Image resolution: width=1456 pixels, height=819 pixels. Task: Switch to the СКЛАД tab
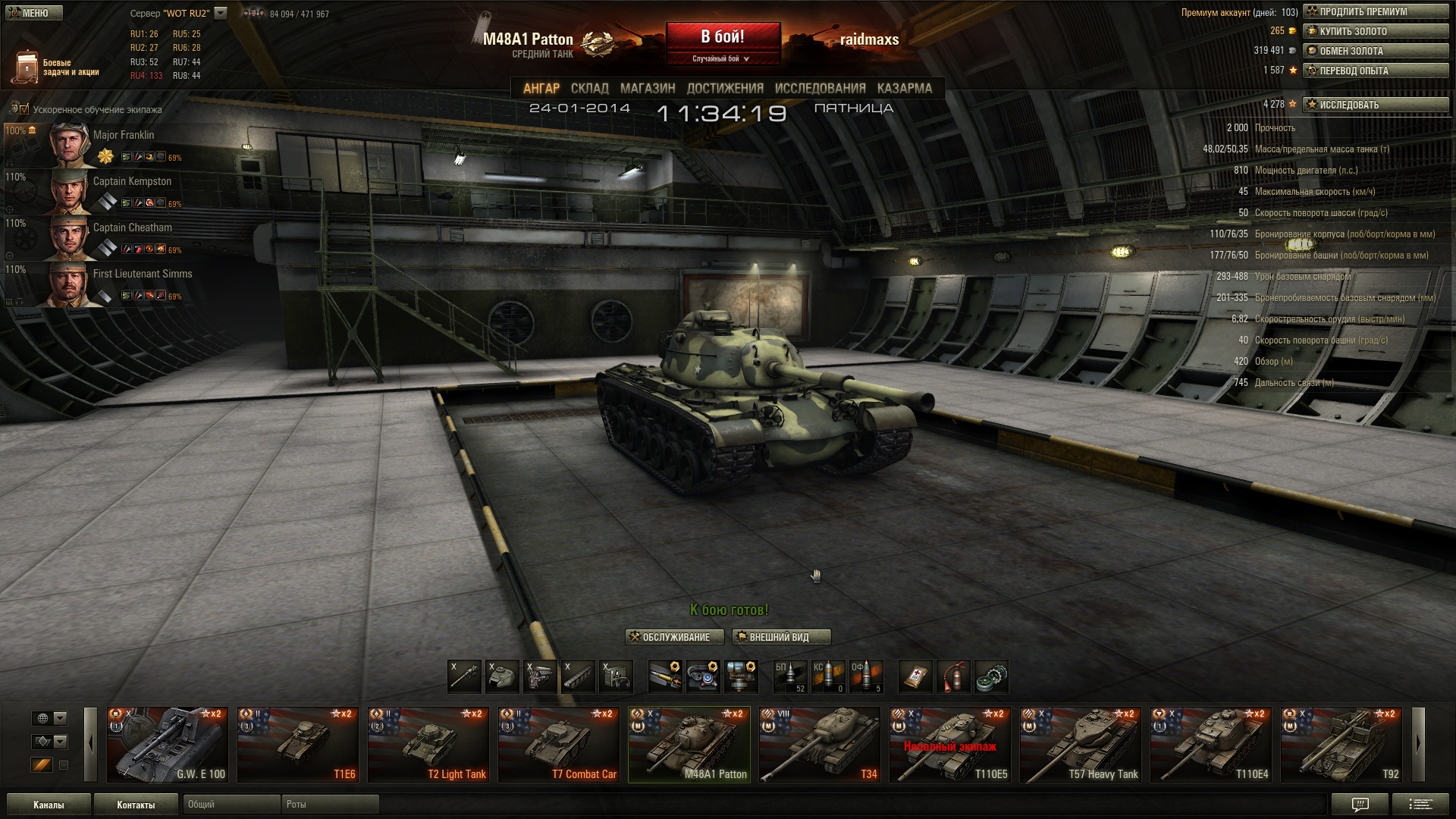(x=589, y=88)
